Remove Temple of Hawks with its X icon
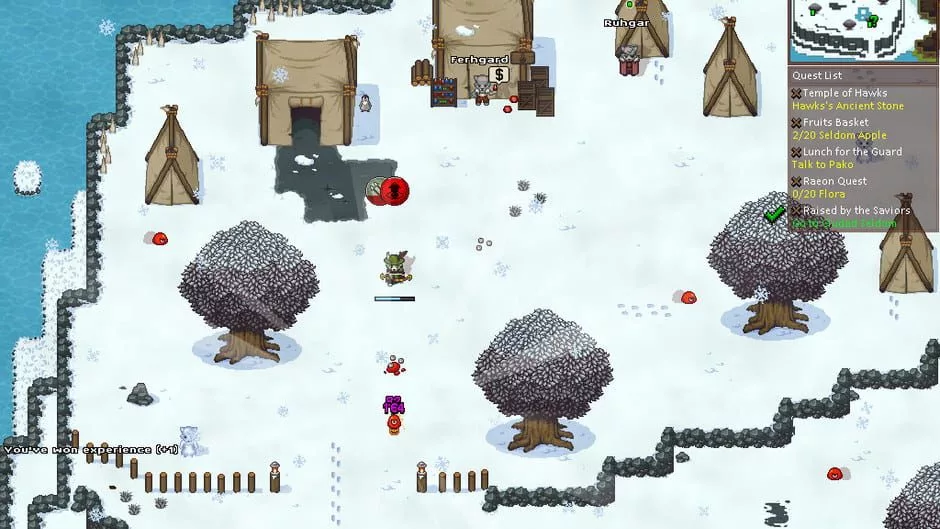This screenshot has width=940, height=529. 796,93
